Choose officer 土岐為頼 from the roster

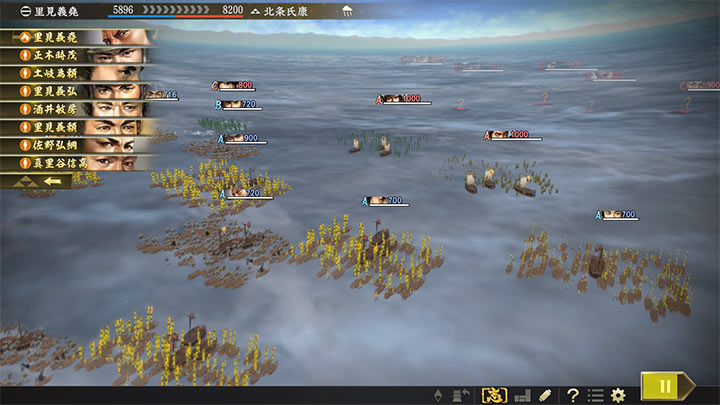[80, 73]
